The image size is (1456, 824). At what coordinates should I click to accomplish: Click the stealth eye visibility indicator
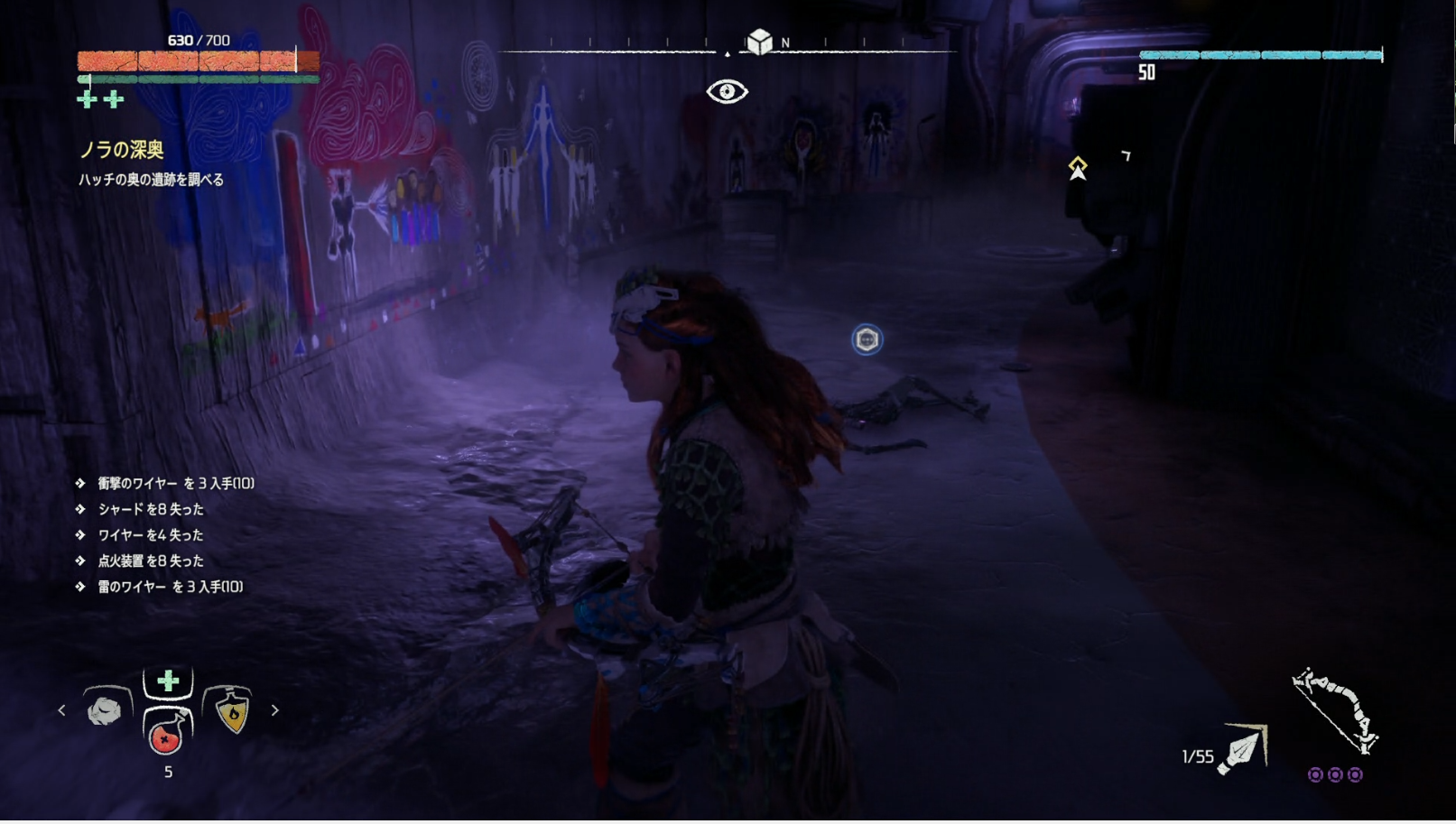click(727, 91)
